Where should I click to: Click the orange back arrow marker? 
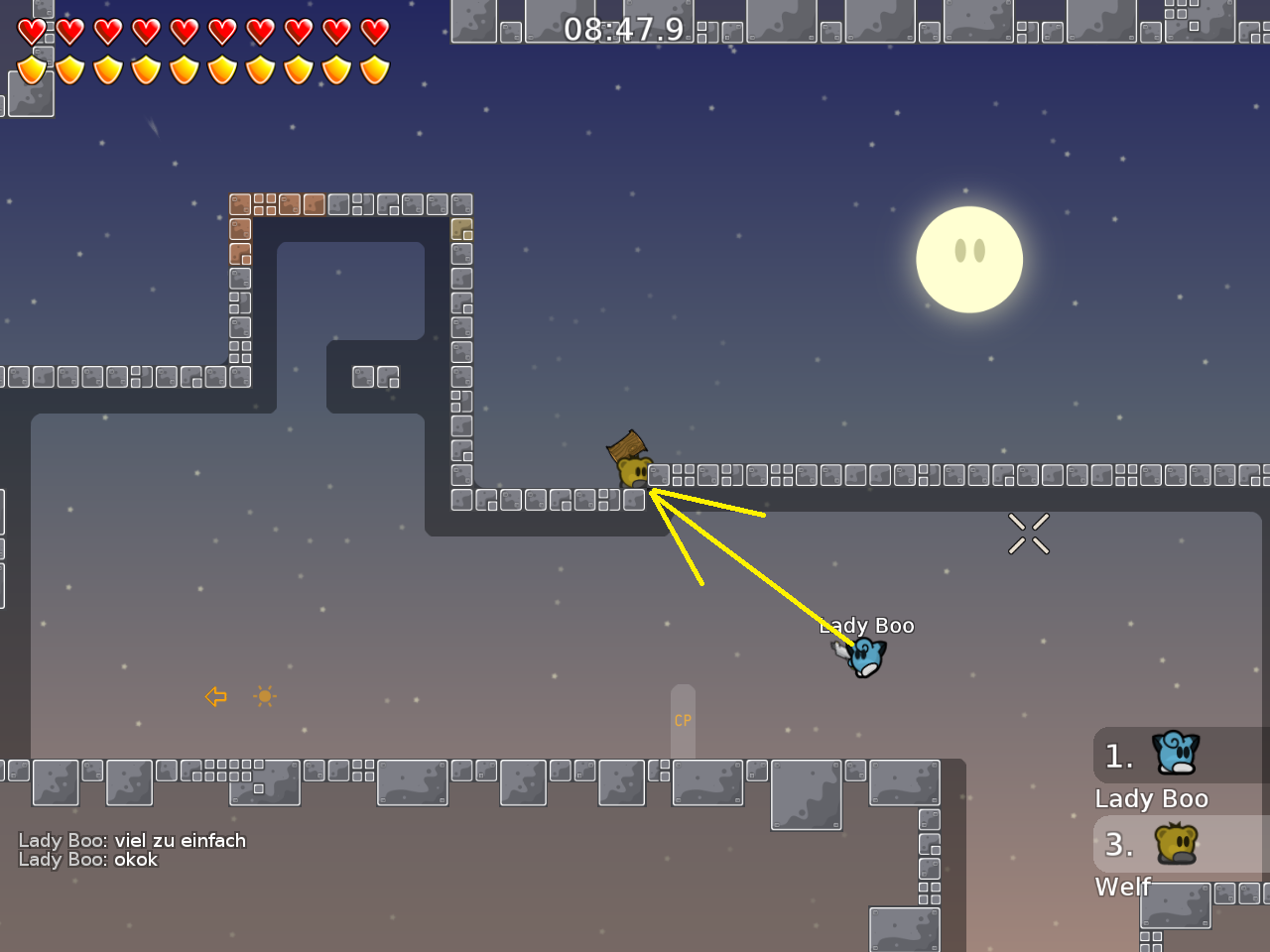coord(215,697)
